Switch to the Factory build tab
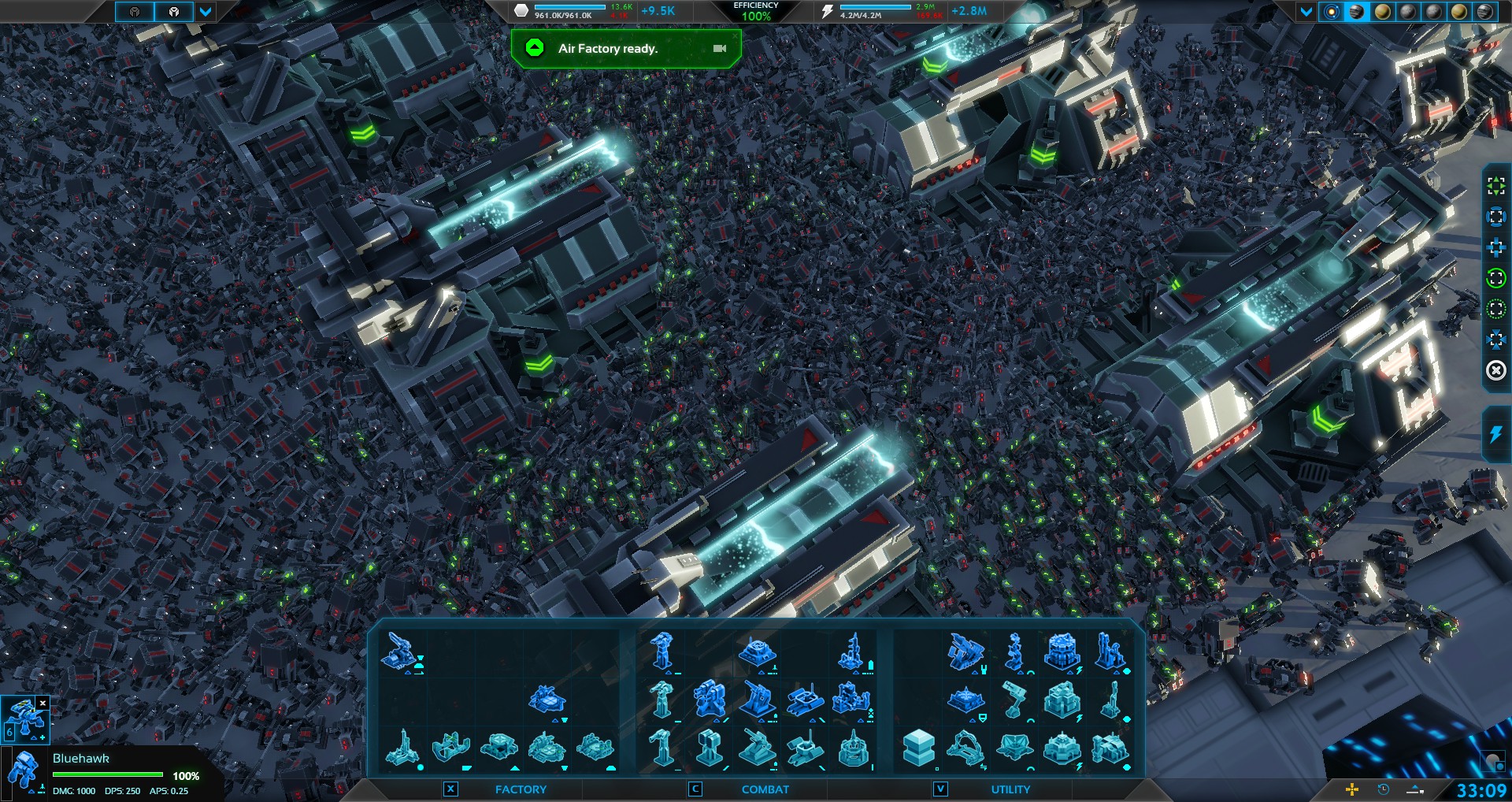The height and width of the screenshot is (802, 1512). point(521,789)
